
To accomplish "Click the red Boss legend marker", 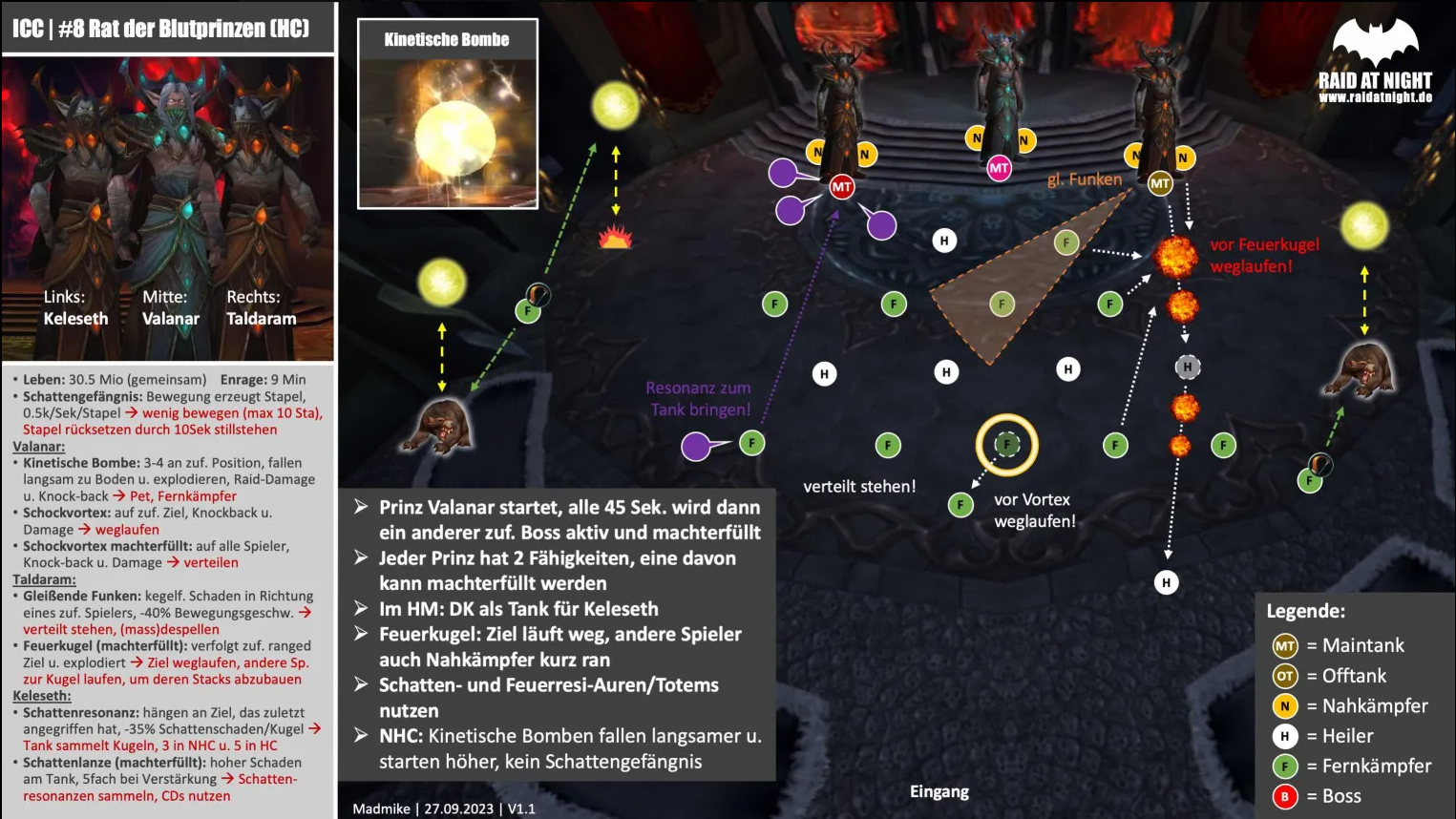I will pos(1285,796).
